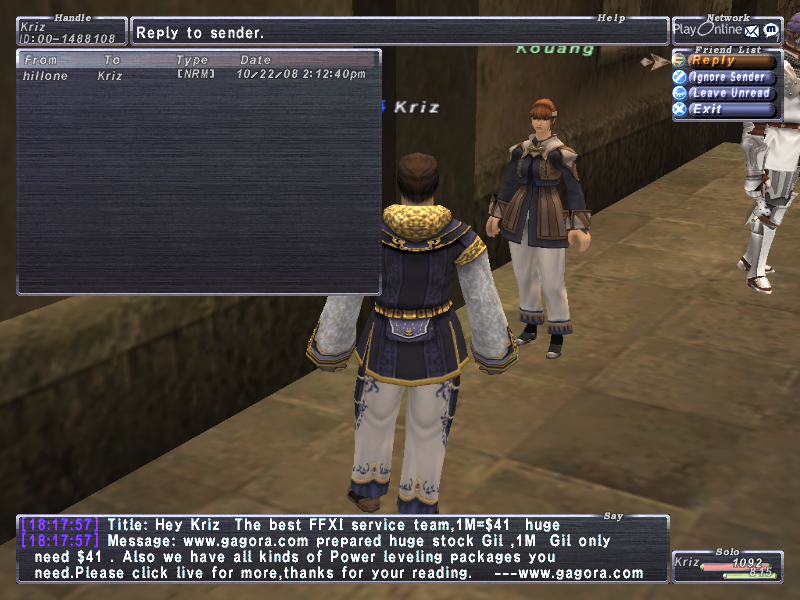The height and width of the screenshot is (600, 800).
Task: Choose Leave Unread for this message
Action: [x=730, y=93]
